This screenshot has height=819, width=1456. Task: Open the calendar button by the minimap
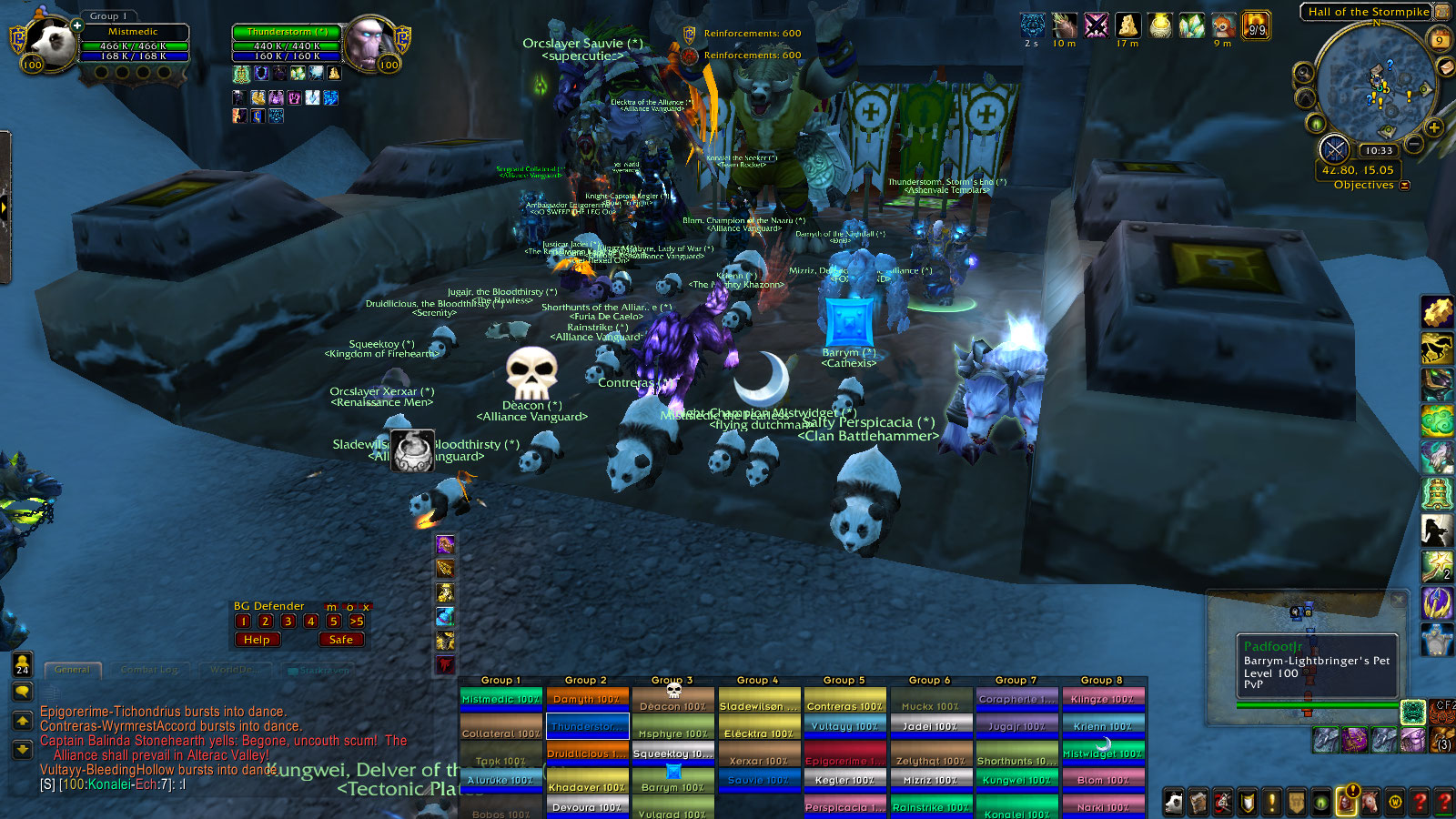[x=1440, y=40]
